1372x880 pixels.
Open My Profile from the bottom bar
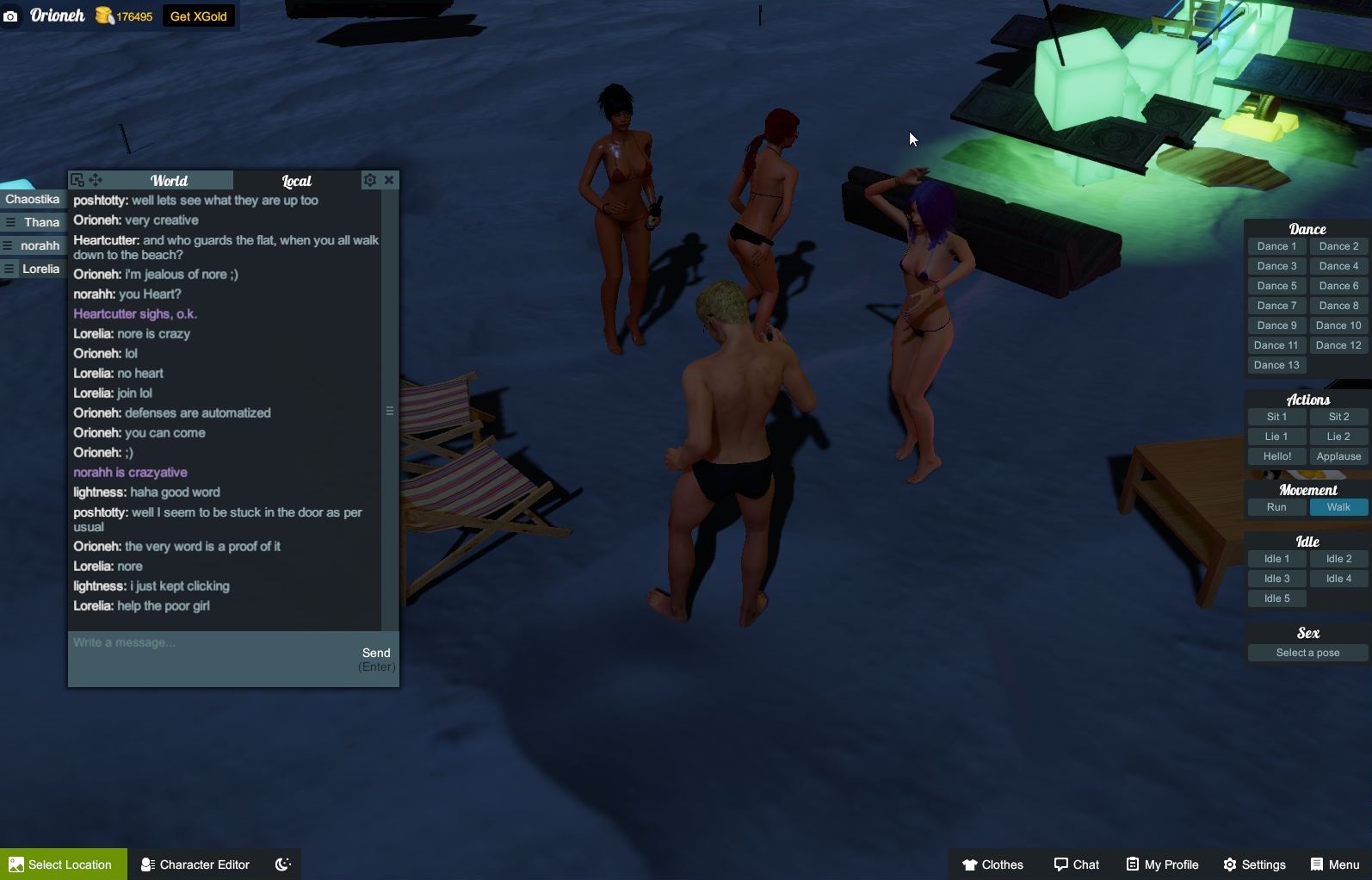1131,864
